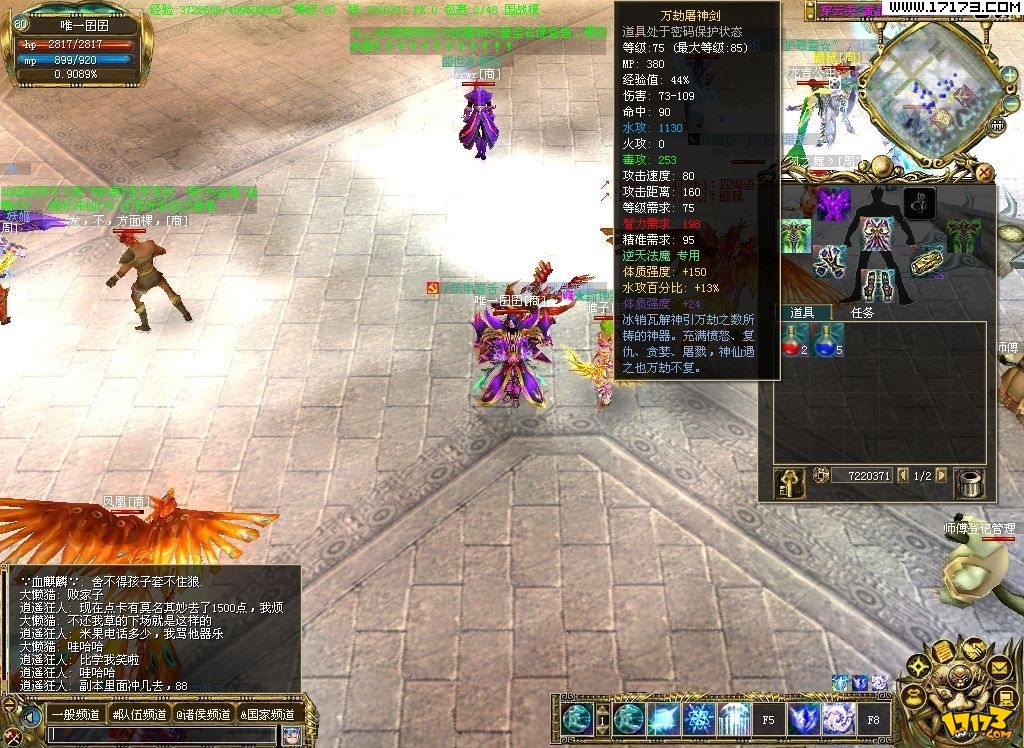1024x748 pixels.
Task: Click the equipped purple chest armor slot
Action: coord(878,234)
